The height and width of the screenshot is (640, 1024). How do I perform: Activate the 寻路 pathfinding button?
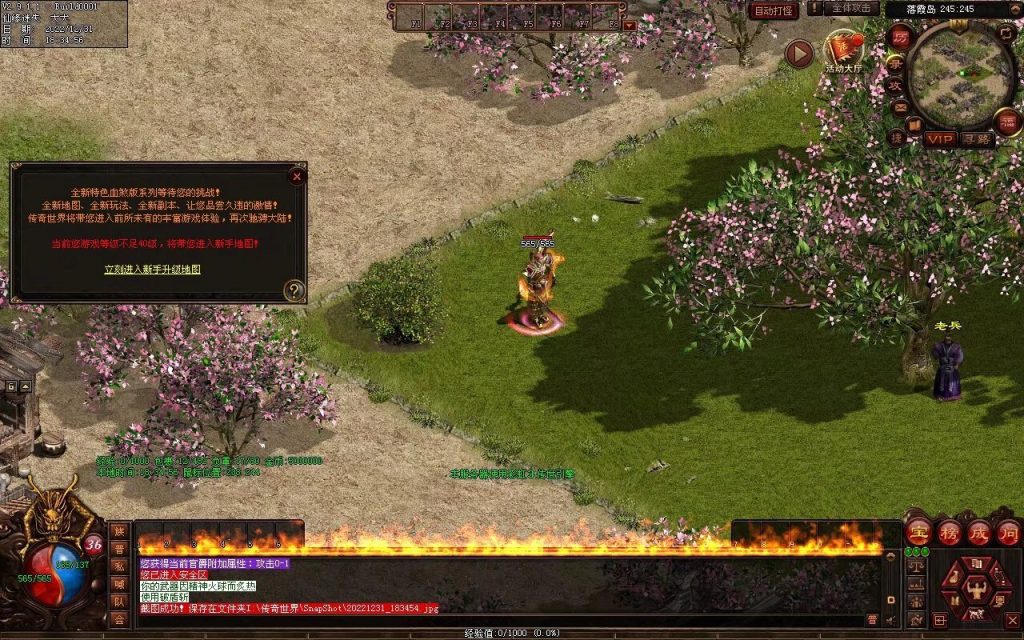[978, 139]
